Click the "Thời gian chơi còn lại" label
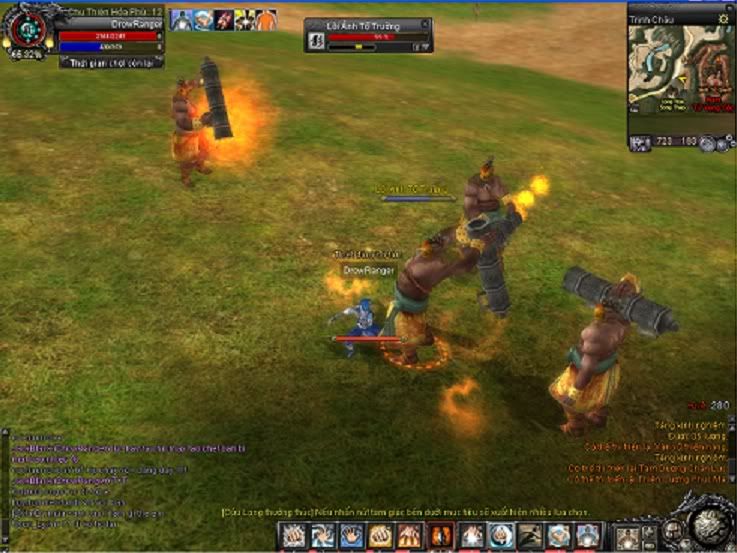Viewport: 737px width, 553px height. (111, 62)
